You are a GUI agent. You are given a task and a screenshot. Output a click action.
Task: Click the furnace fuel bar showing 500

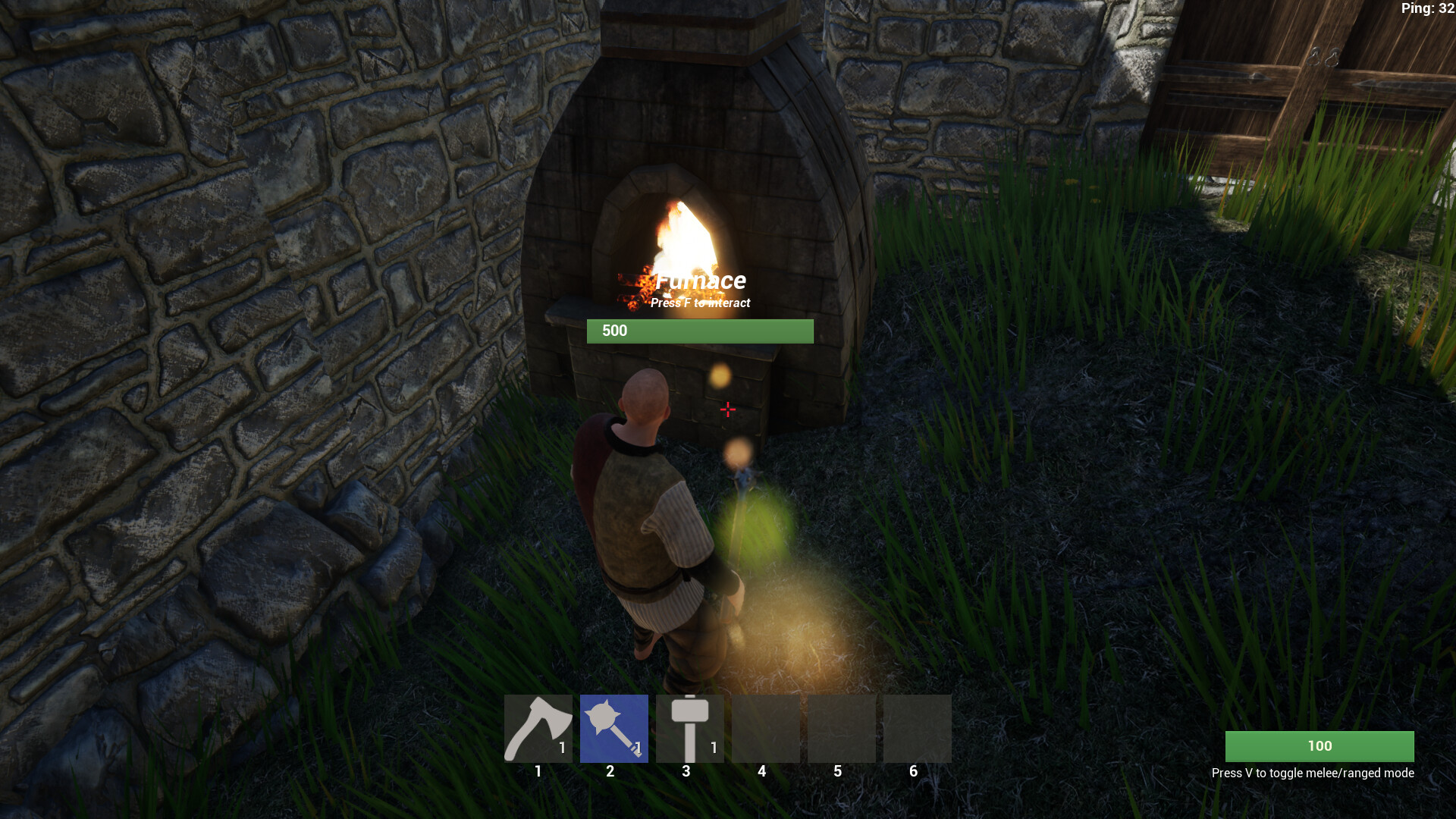(x=699, y=331)
